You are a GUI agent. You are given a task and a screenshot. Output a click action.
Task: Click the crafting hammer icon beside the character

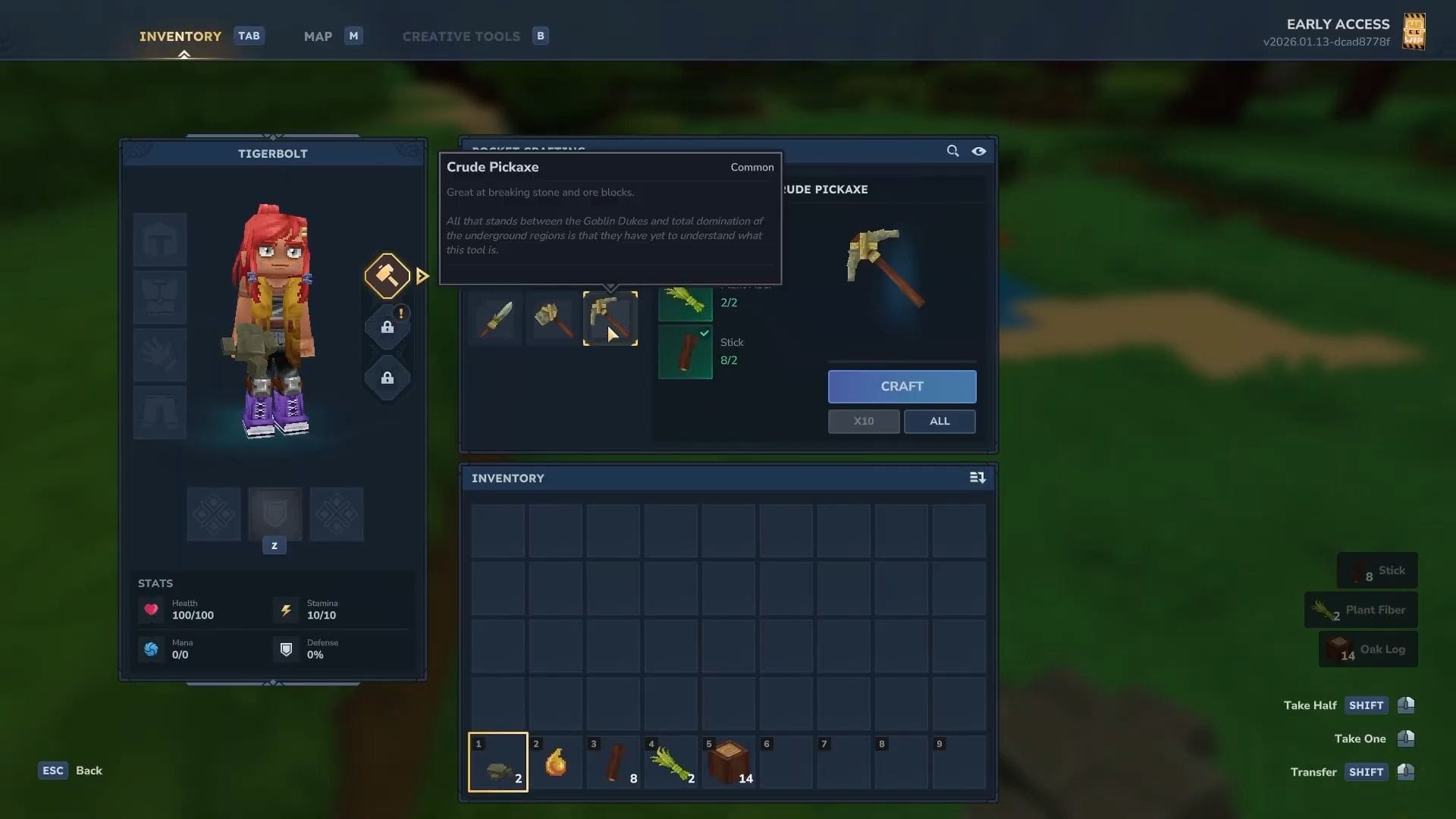(x=388, y=275)
